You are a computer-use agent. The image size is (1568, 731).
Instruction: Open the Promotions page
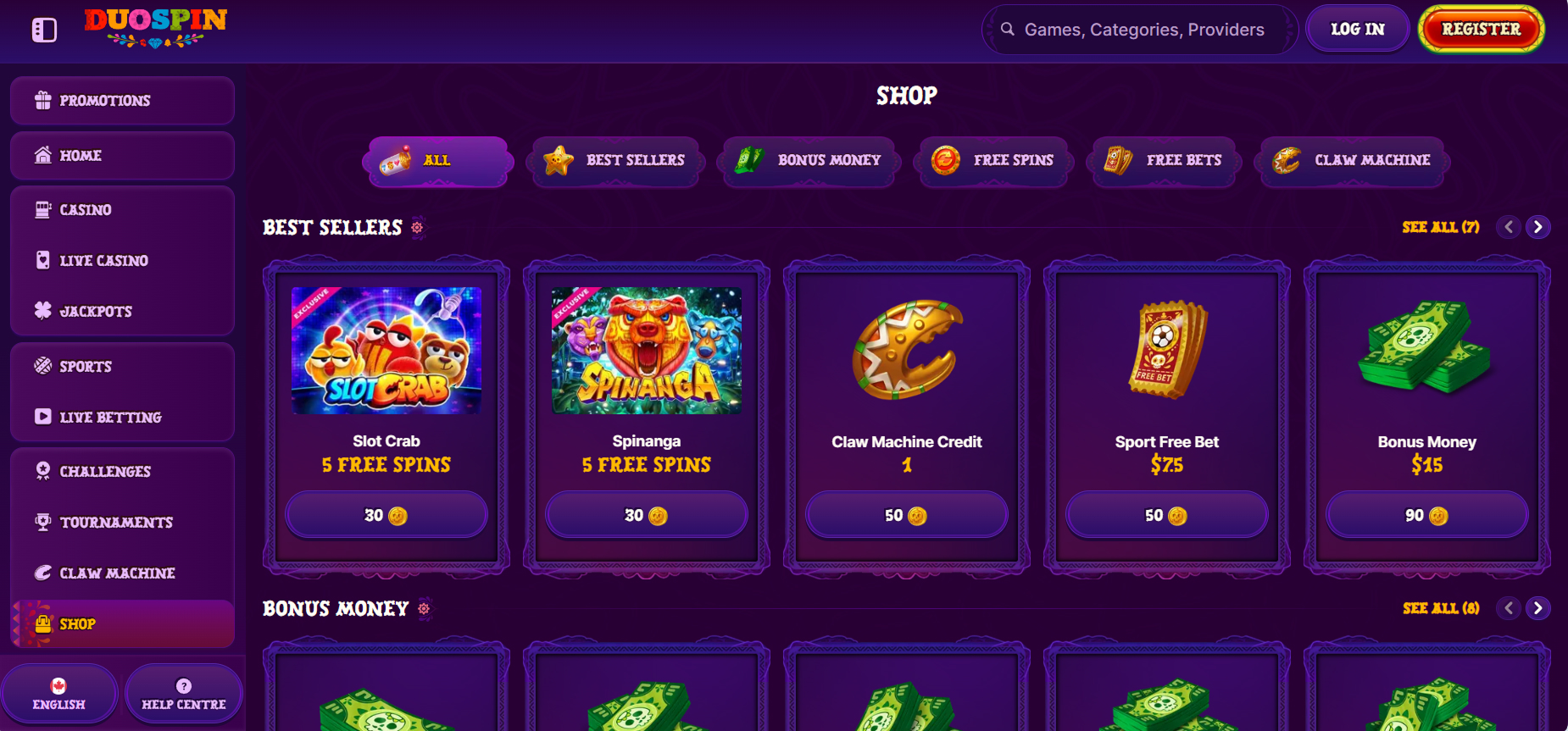[x=122, y=101]
